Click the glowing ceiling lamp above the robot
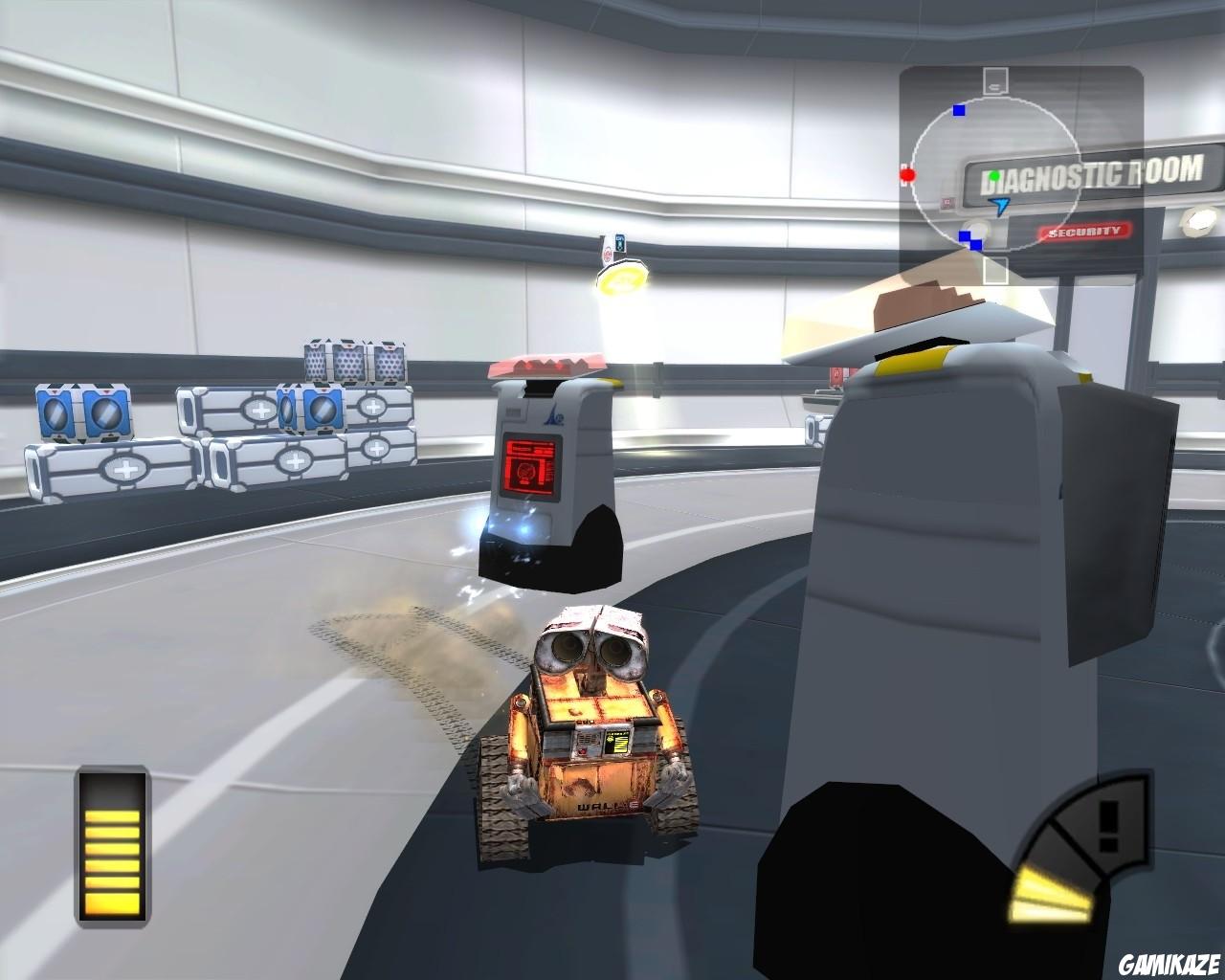Viewport: 1225px width, 980px height. [x=623, y=279]
